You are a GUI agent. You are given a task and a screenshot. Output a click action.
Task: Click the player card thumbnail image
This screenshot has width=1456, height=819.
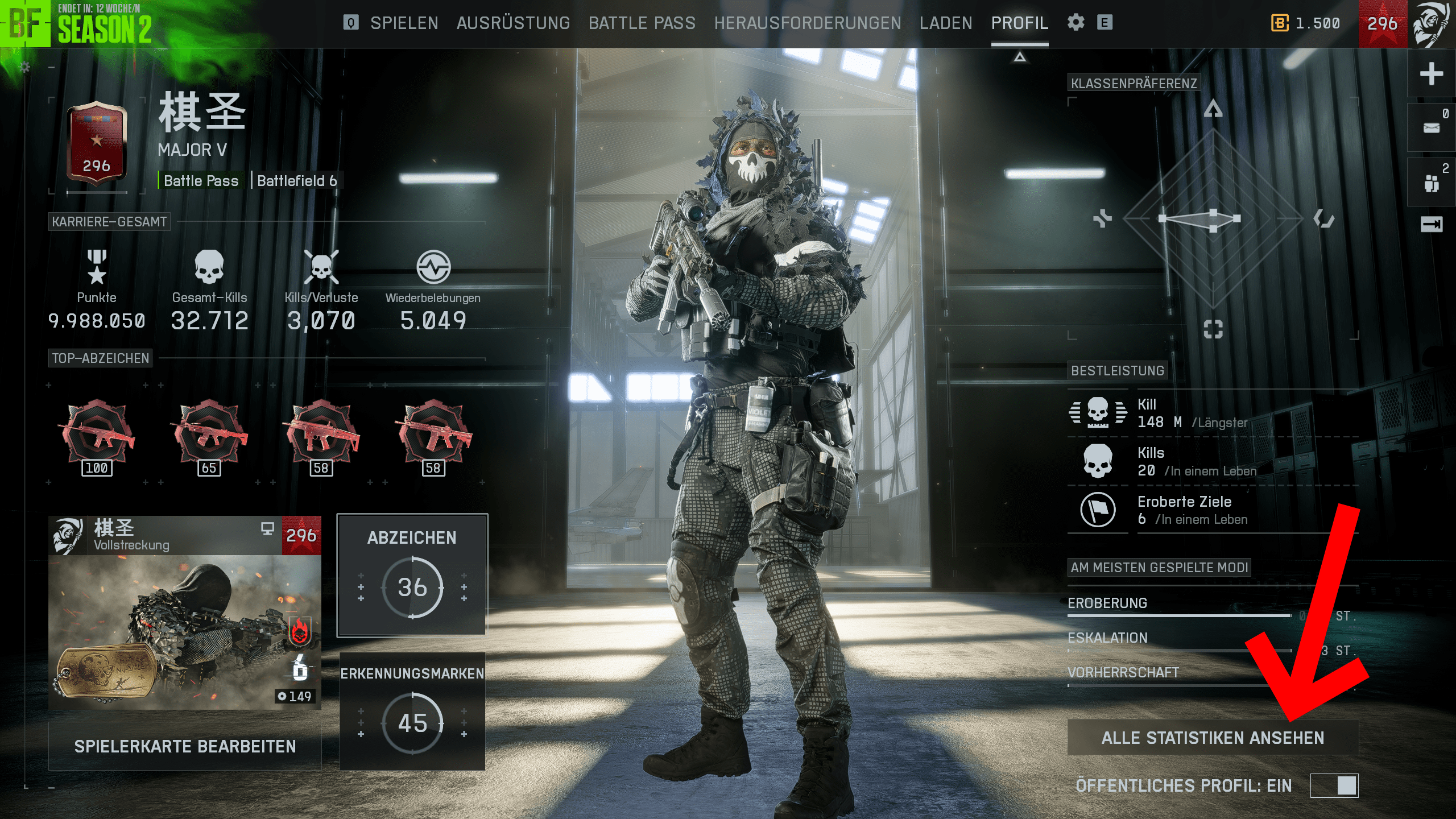(x=185, y=631)
